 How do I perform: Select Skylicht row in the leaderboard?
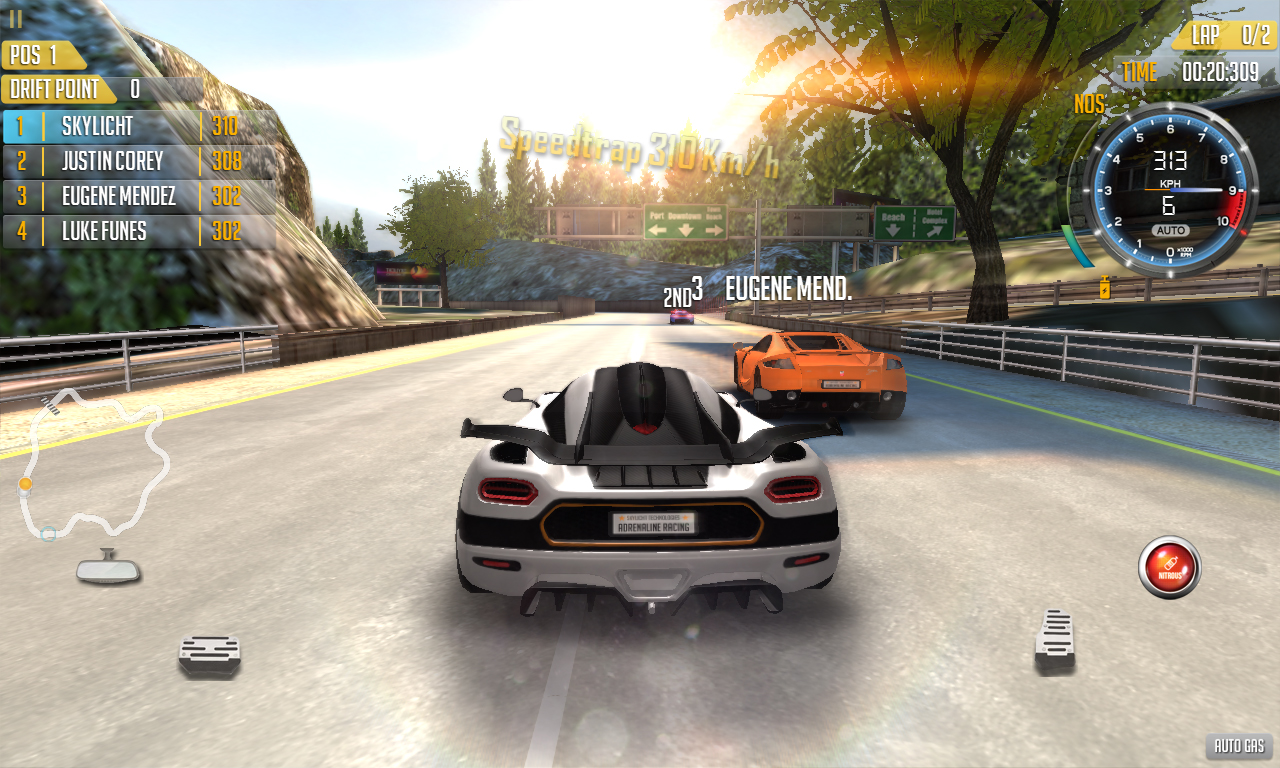click(x=138, y=126)
